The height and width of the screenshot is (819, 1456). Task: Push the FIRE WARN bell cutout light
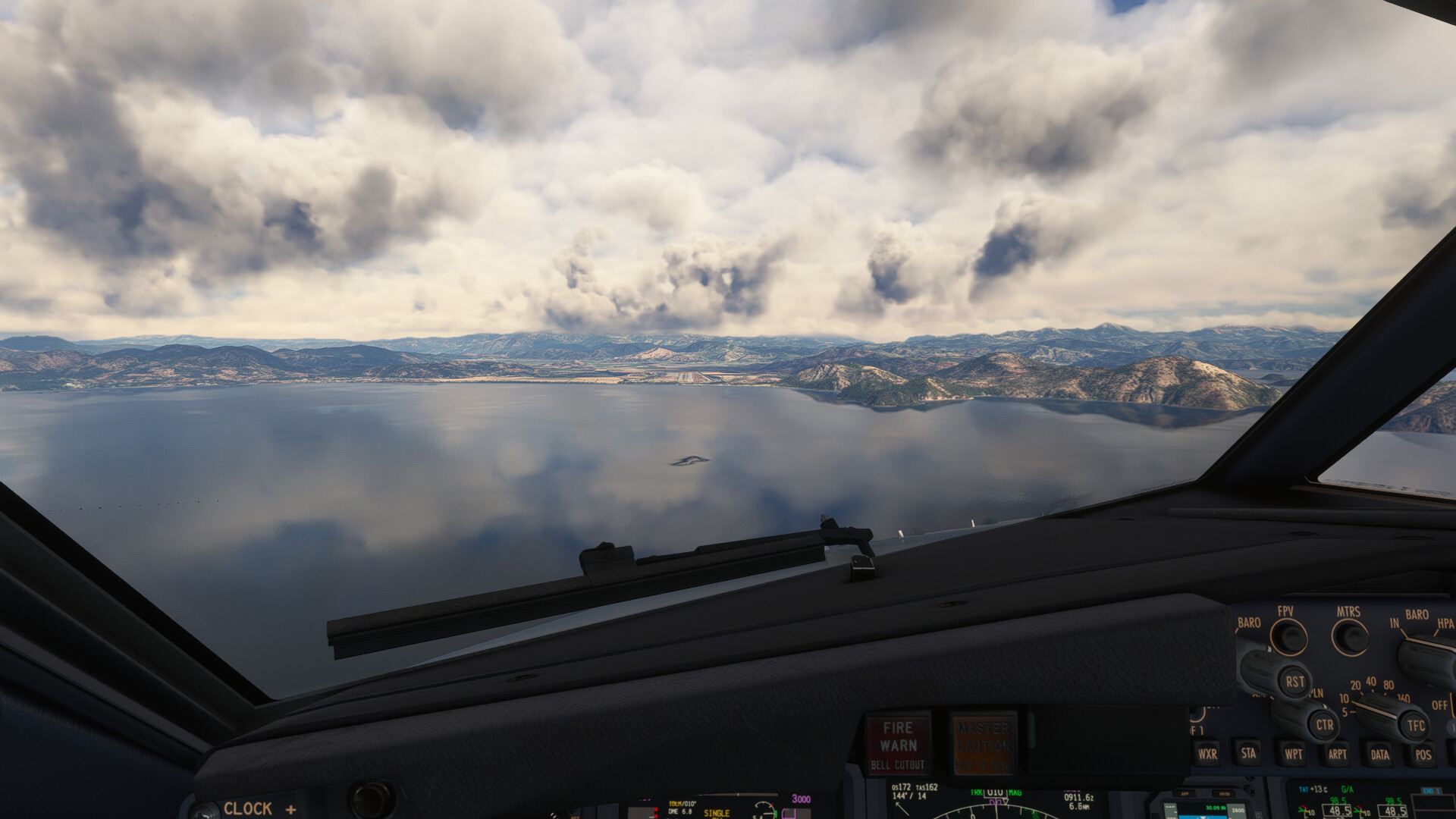click(899, 744)
